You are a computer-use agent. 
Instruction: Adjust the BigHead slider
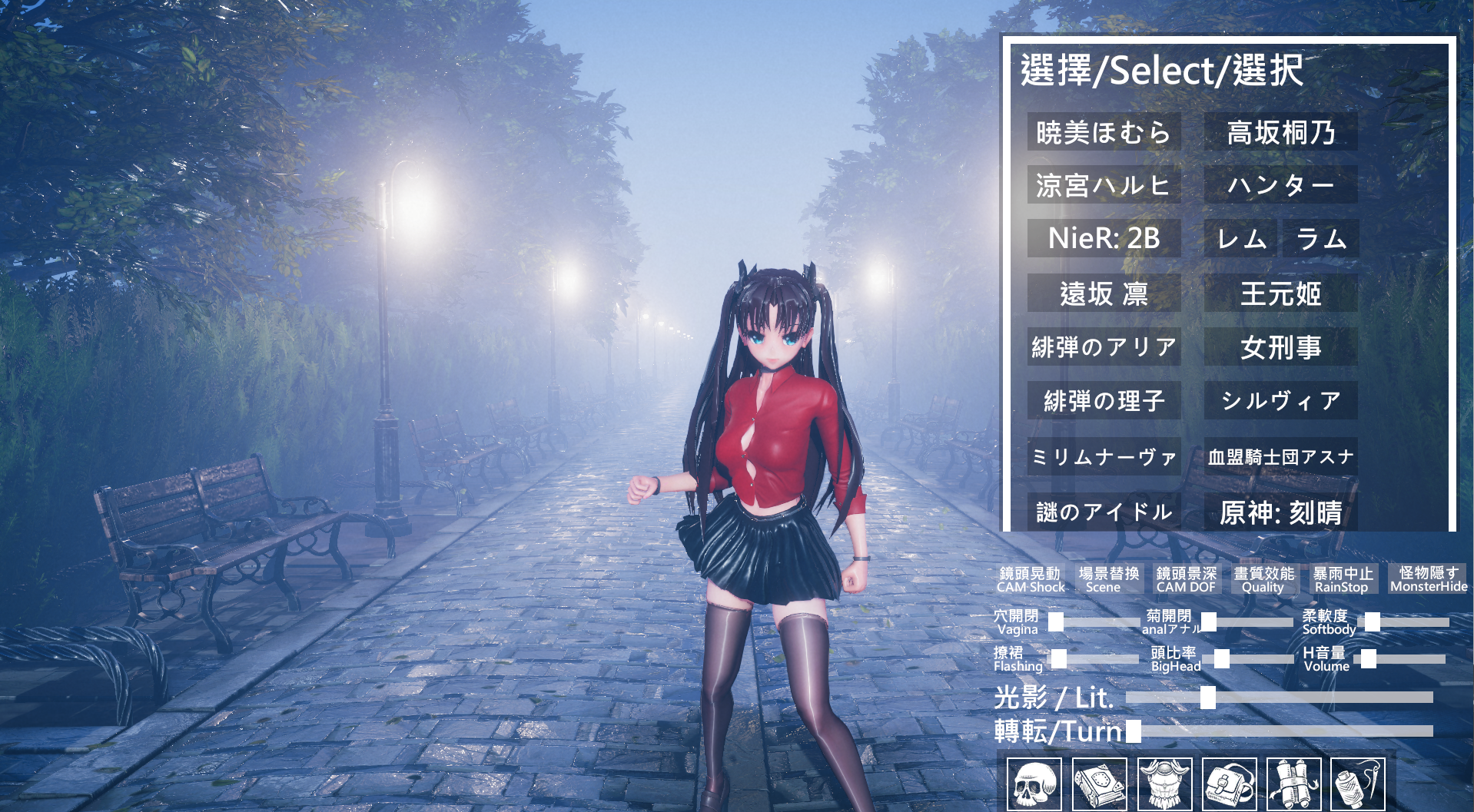pyautogui.click(x=1253, y=659)
